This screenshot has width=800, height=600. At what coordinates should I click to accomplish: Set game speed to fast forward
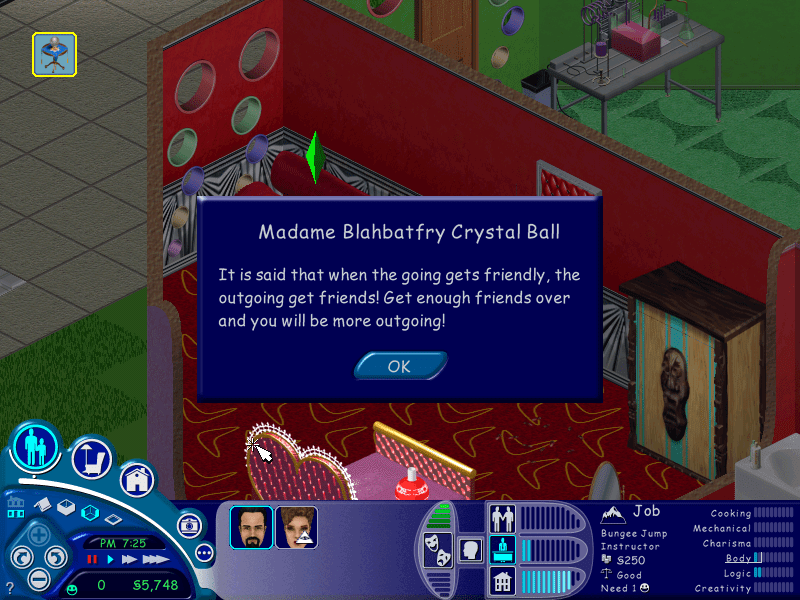pyautogui.click(x=127, y=560)
